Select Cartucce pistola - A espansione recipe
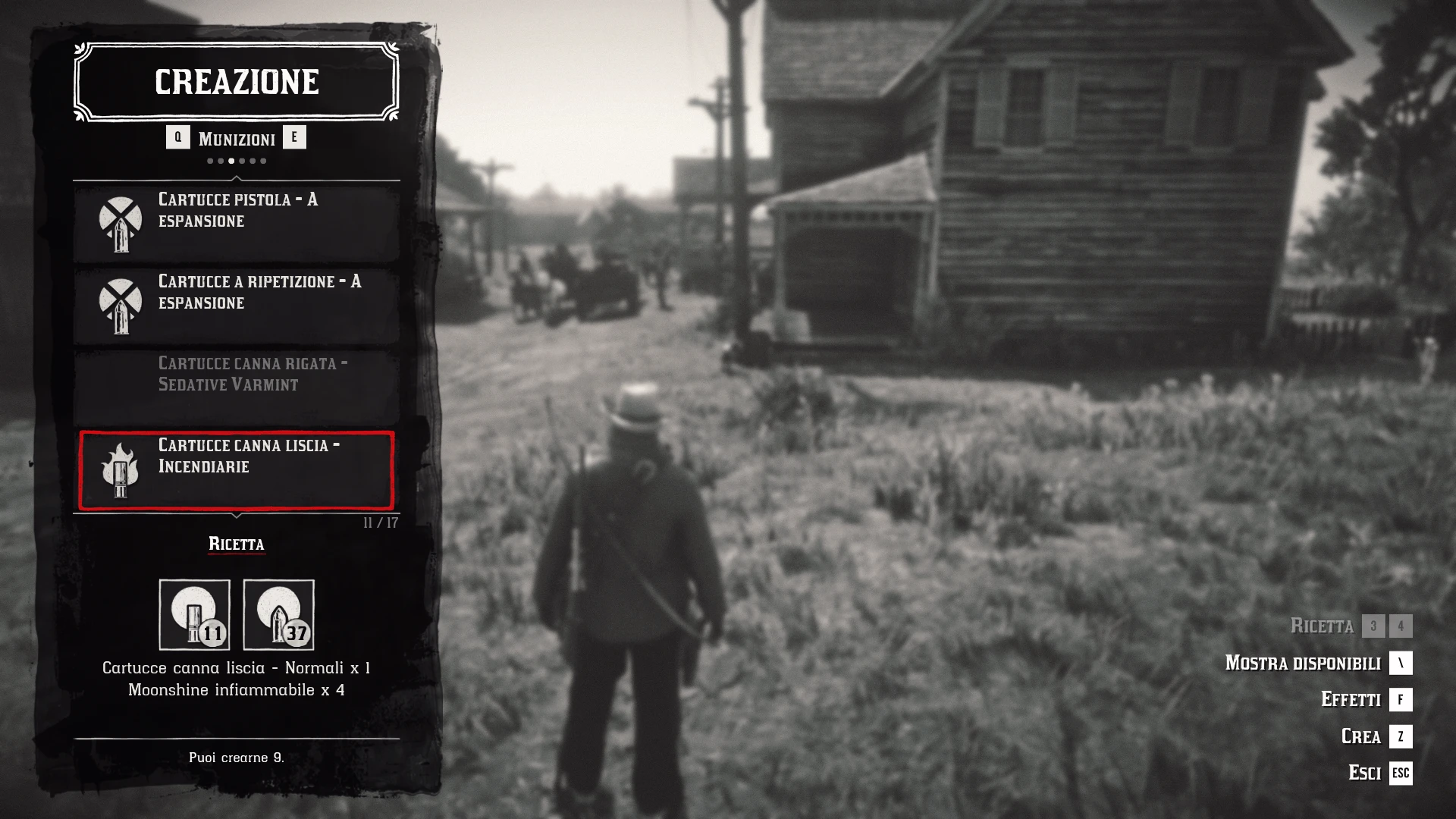Screen dimensions: 1456x819 tap(237, 221)
